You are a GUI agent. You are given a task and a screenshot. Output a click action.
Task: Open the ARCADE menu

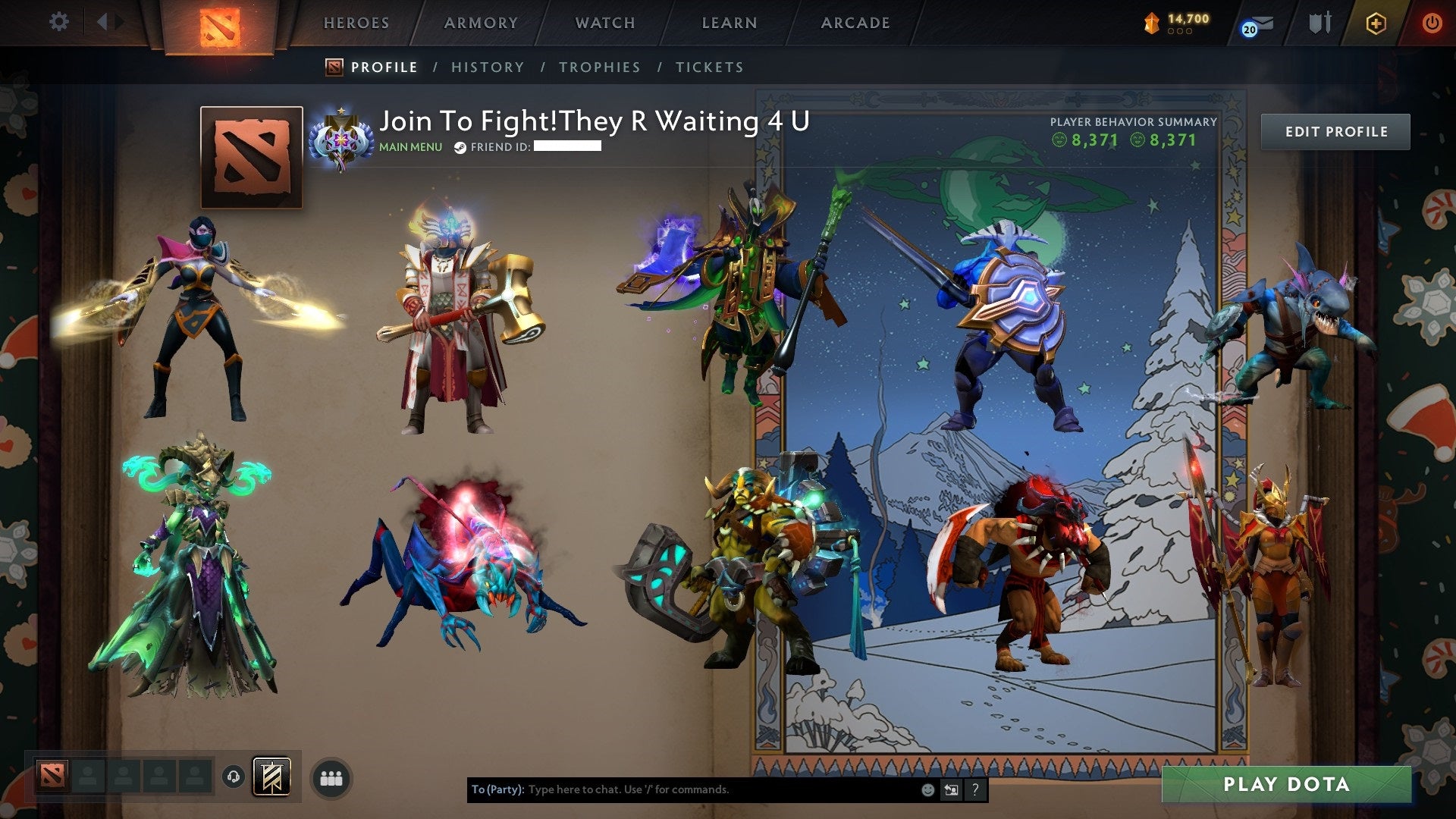pyautogui.click(x=854, y=23)
